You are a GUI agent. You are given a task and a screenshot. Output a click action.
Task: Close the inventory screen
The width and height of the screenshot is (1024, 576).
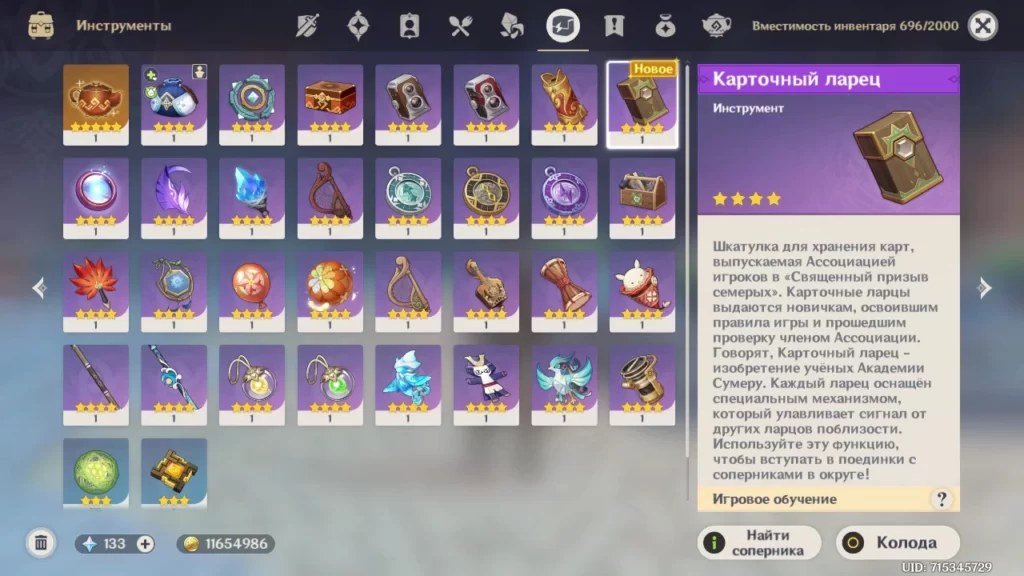(983, 26)
